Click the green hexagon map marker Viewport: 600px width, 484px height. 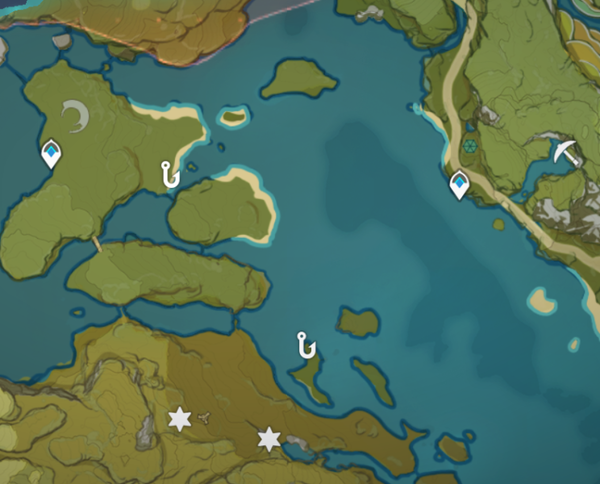[x=471, y=146]
